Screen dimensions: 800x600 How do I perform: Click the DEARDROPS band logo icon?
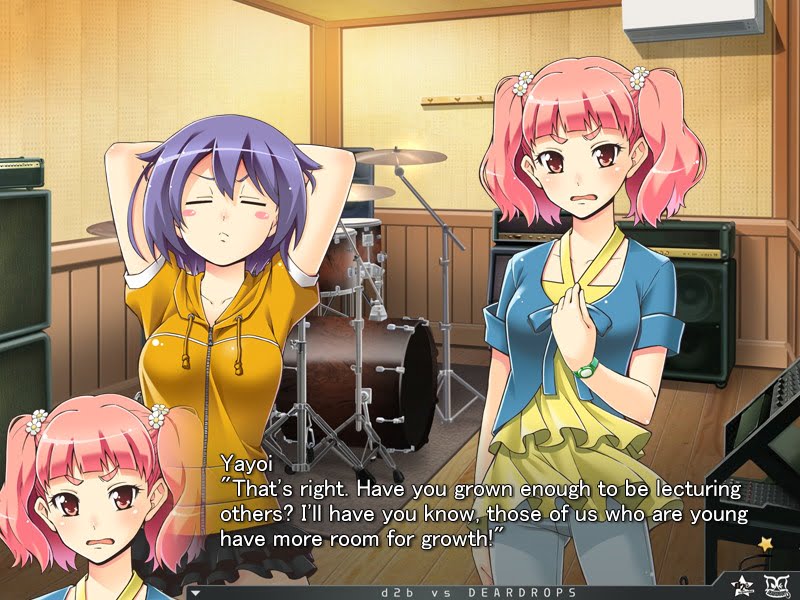point(777,585)
